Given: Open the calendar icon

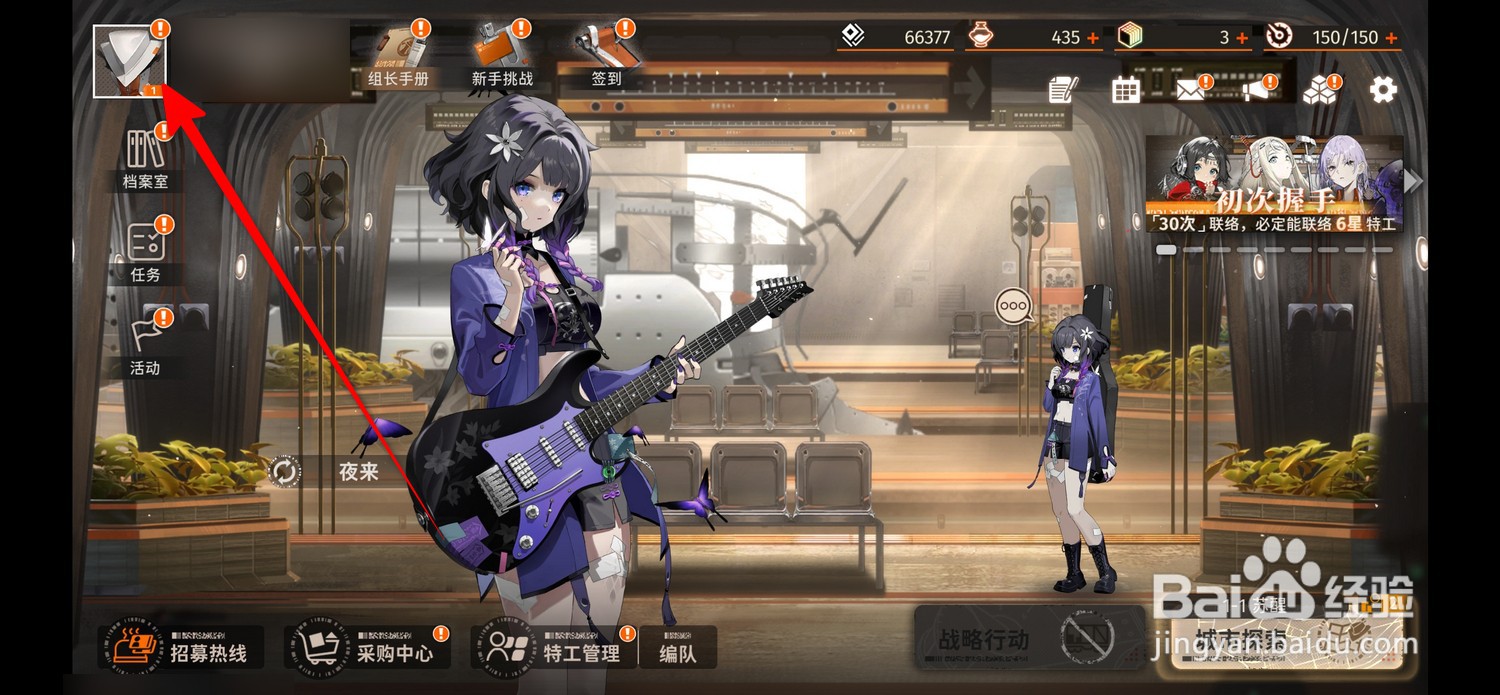Looking at the screenshot, I should coord(1126,90).
